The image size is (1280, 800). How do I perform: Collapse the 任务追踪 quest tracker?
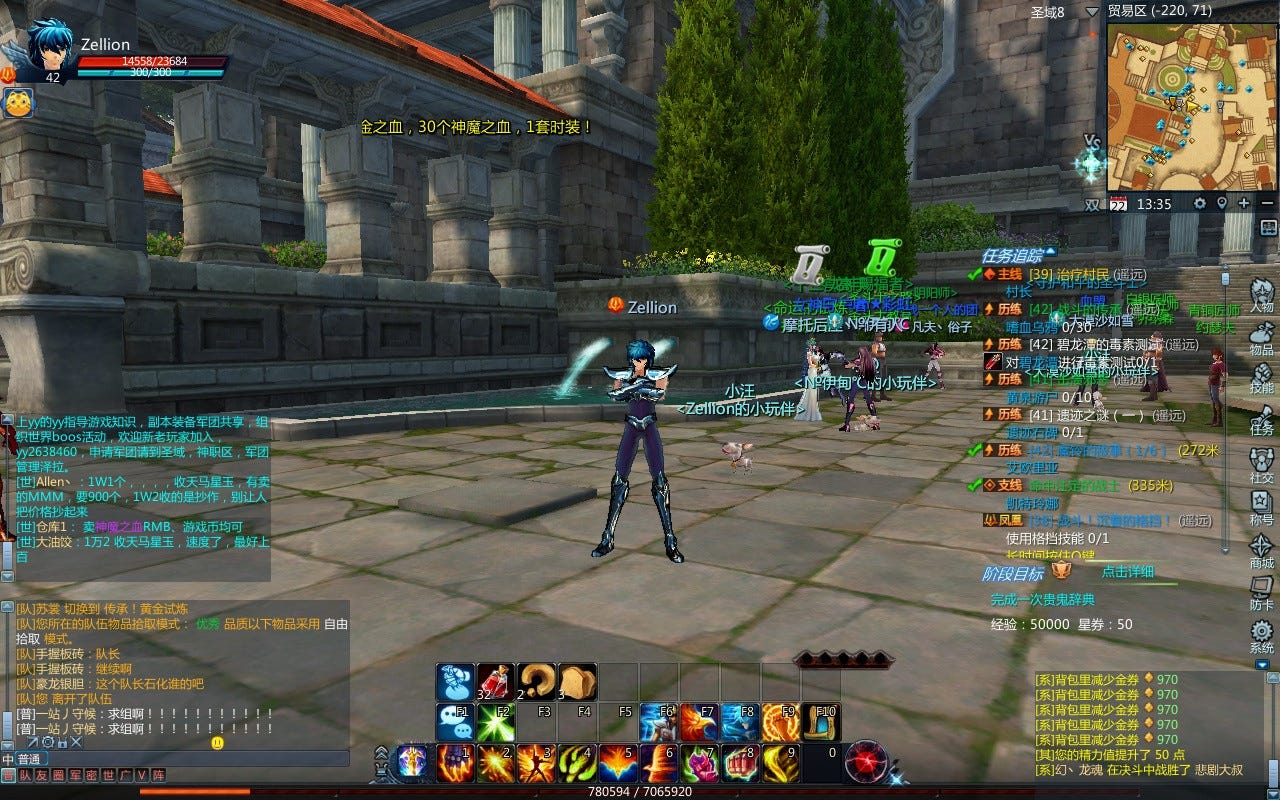click(1050, 252)
